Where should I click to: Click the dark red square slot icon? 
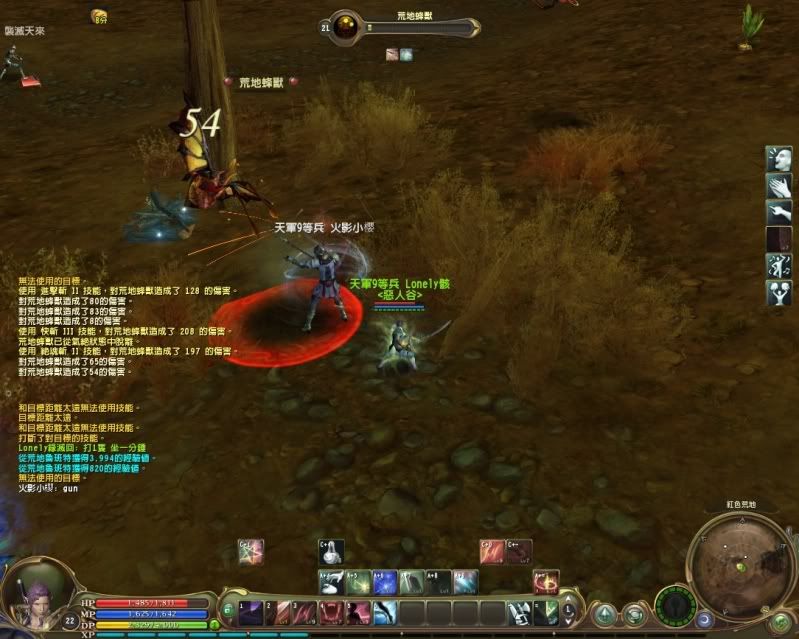coord(780,239)
